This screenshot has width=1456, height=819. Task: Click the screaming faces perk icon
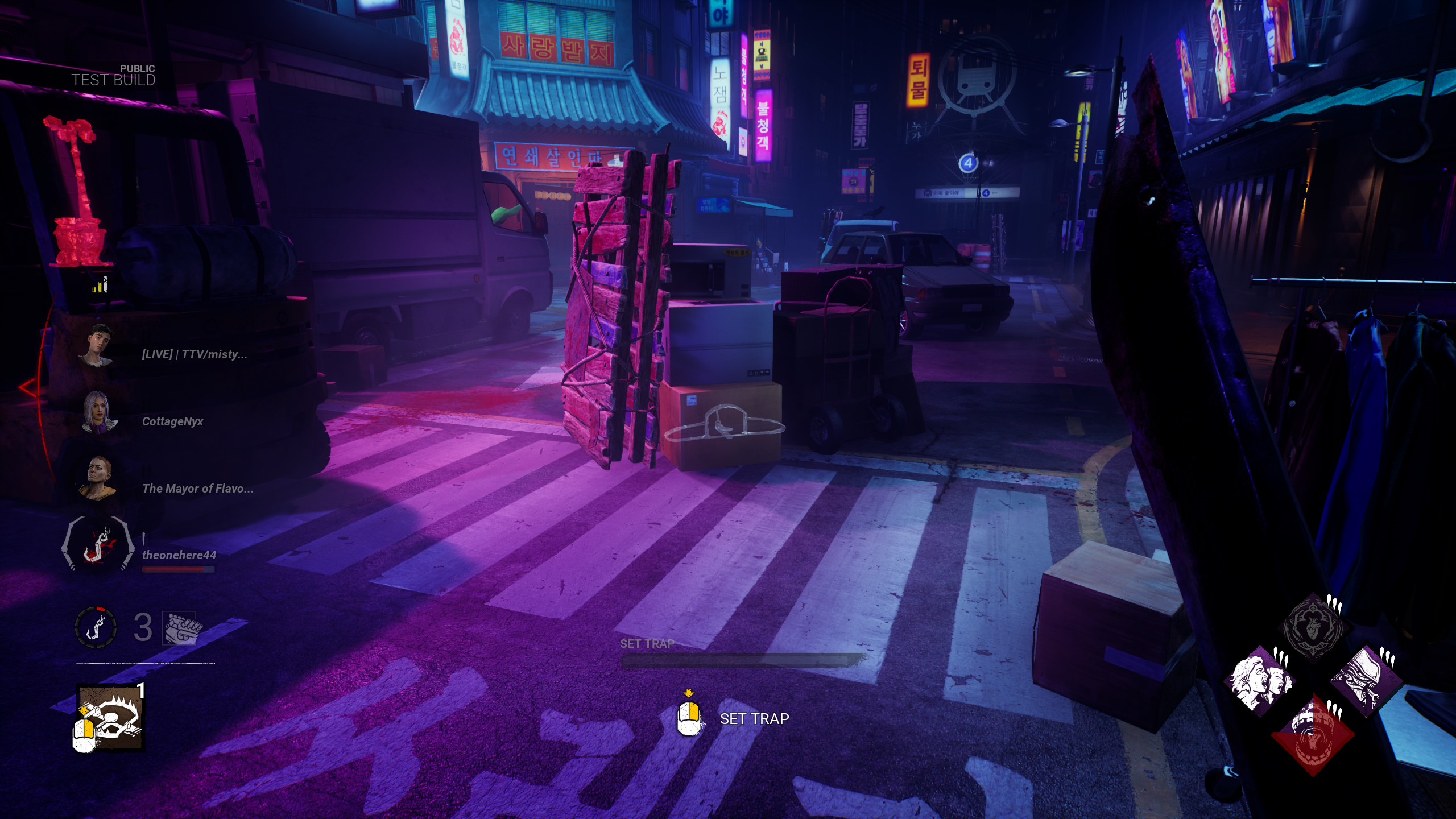click(x=1261, y=680)
